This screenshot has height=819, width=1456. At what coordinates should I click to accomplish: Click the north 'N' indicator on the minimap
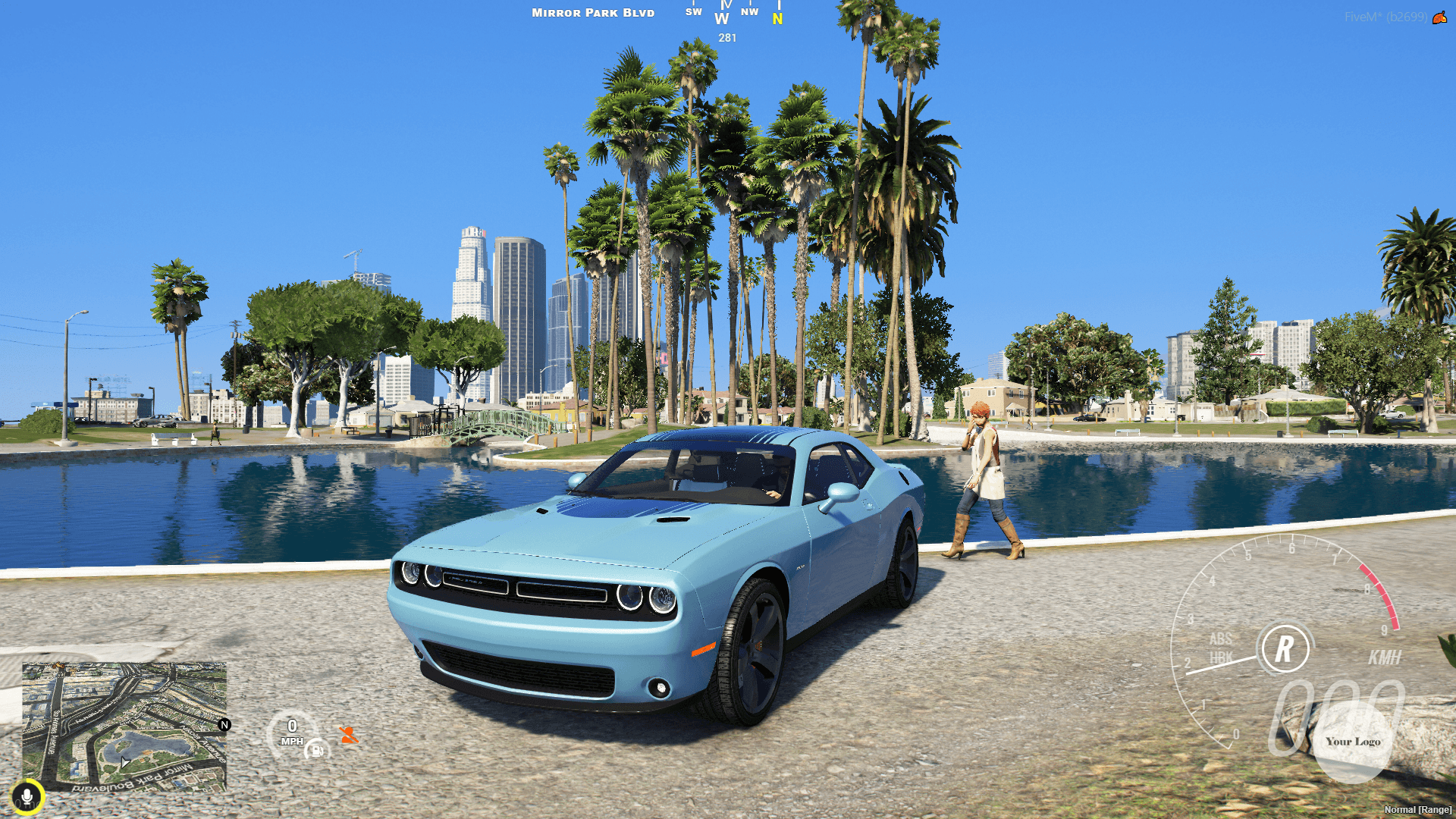click(x=224, y=725)
